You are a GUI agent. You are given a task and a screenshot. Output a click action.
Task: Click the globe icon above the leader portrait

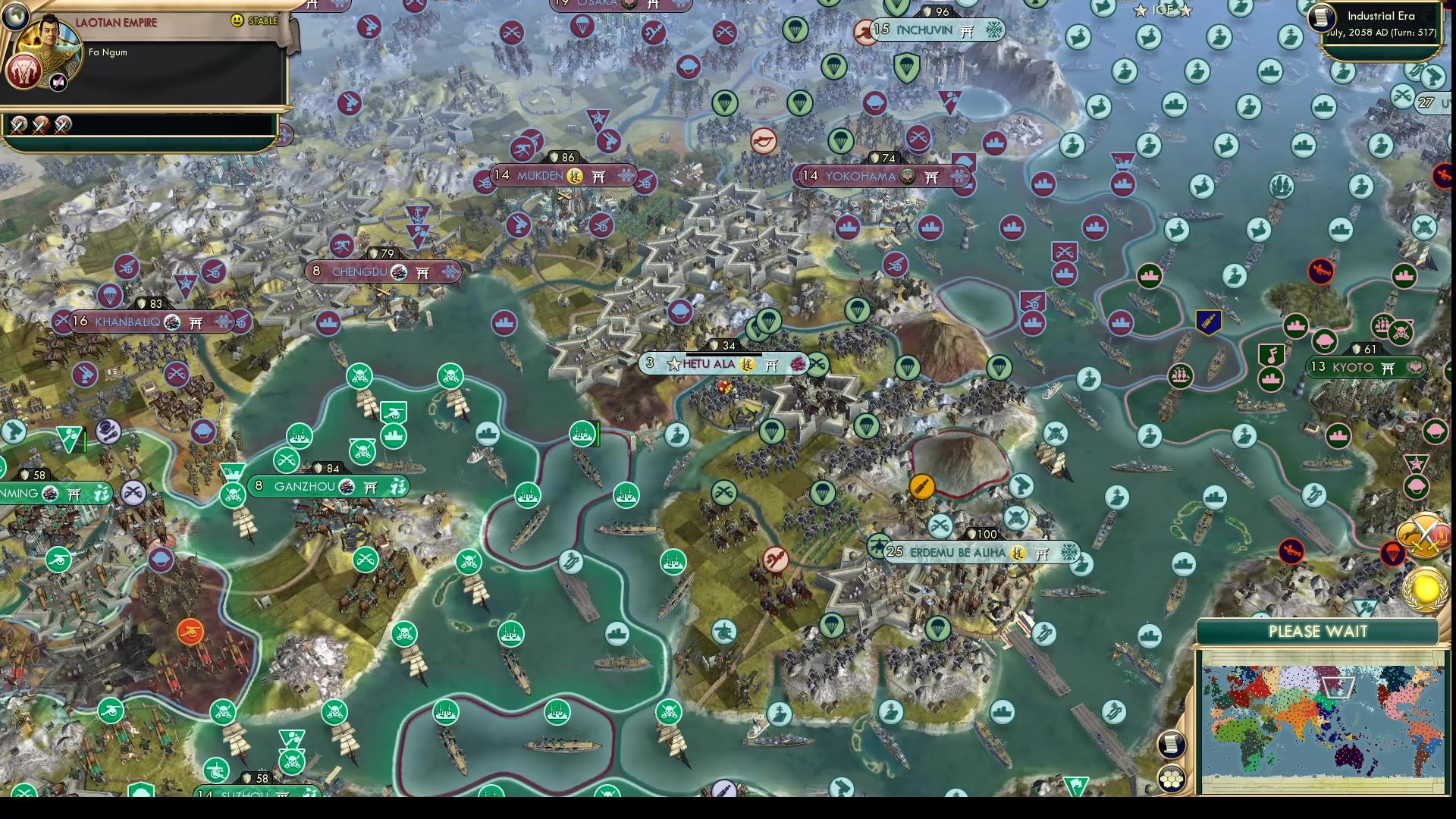coord(14,16)
